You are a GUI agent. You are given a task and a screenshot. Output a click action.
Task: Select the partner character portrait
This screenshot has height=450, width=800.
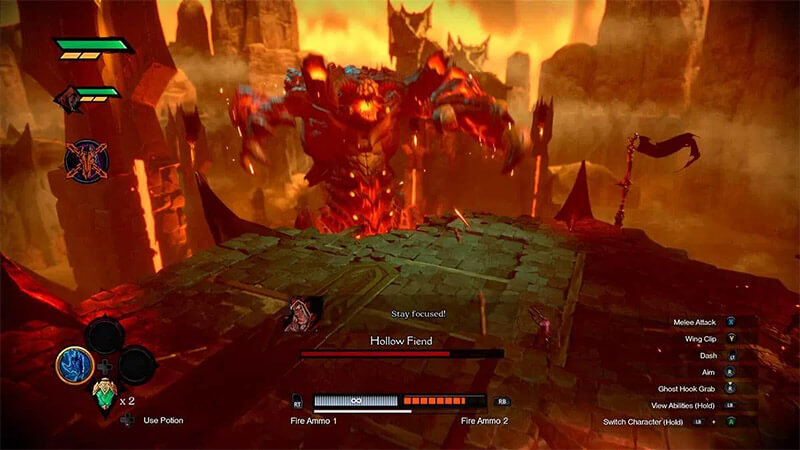(67, 99)
